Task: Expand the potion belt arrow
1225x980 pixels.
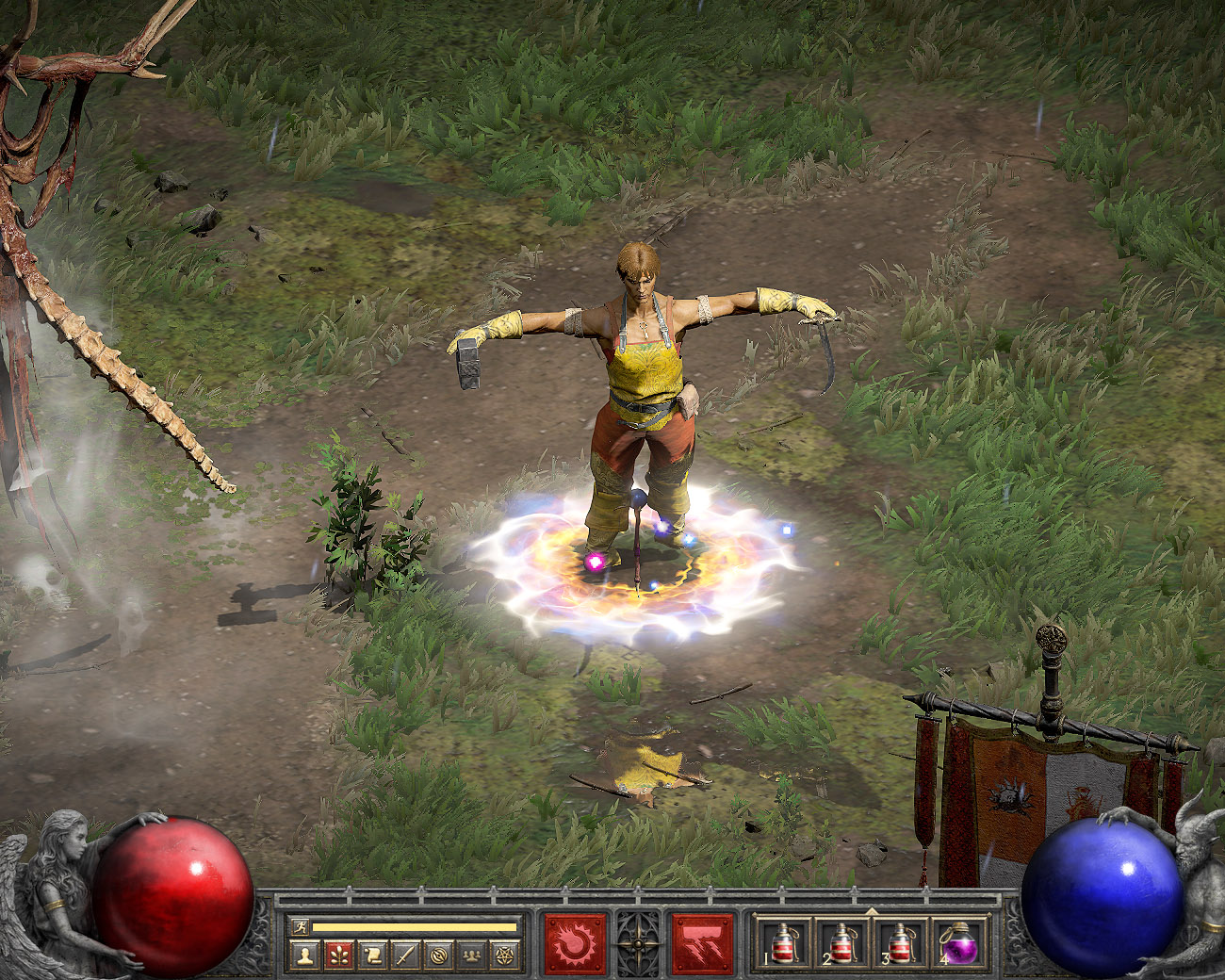Action: point(872,911)
